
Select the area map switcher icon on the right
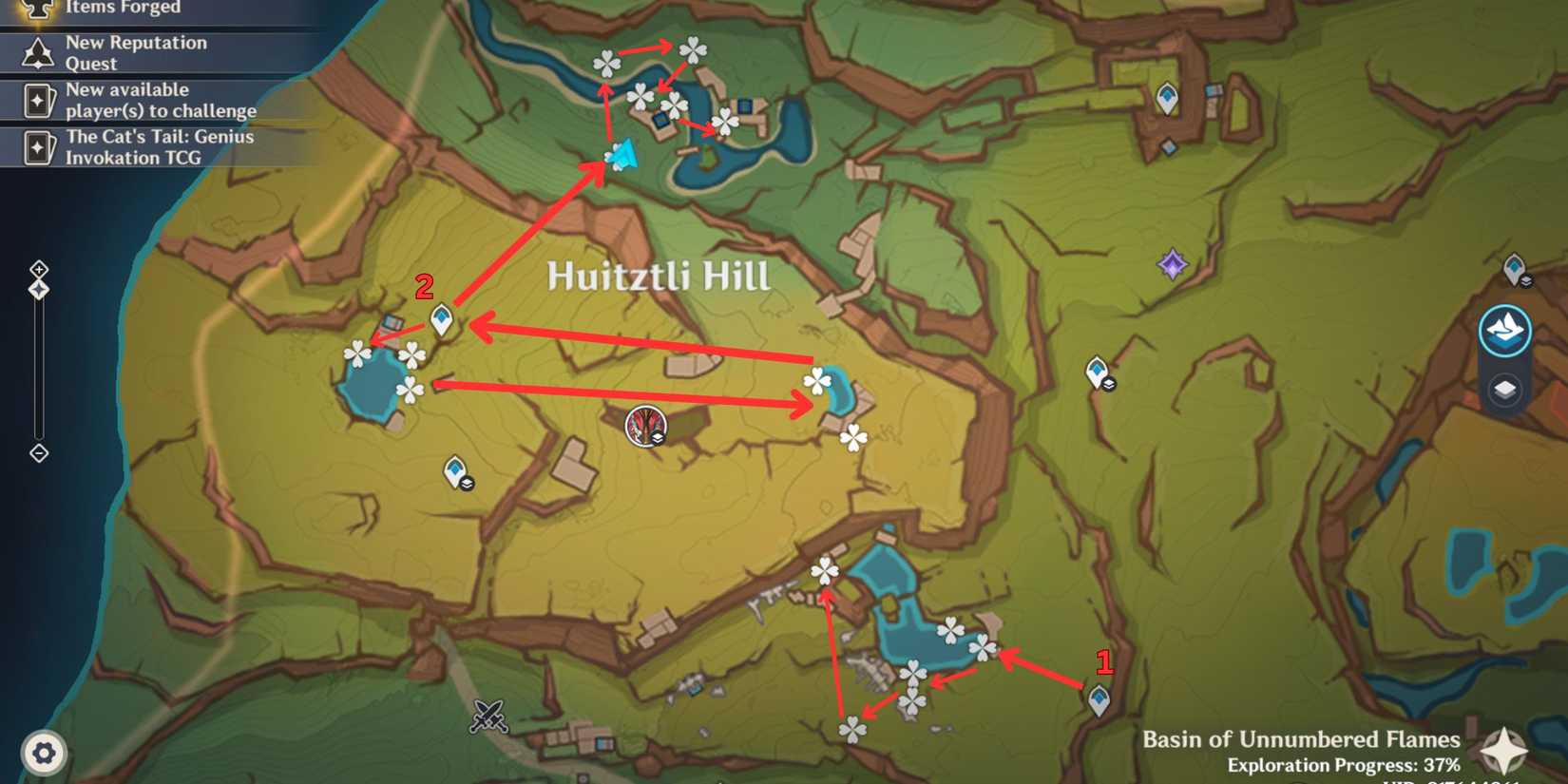pyautogui.click(x=1506, y=330)
